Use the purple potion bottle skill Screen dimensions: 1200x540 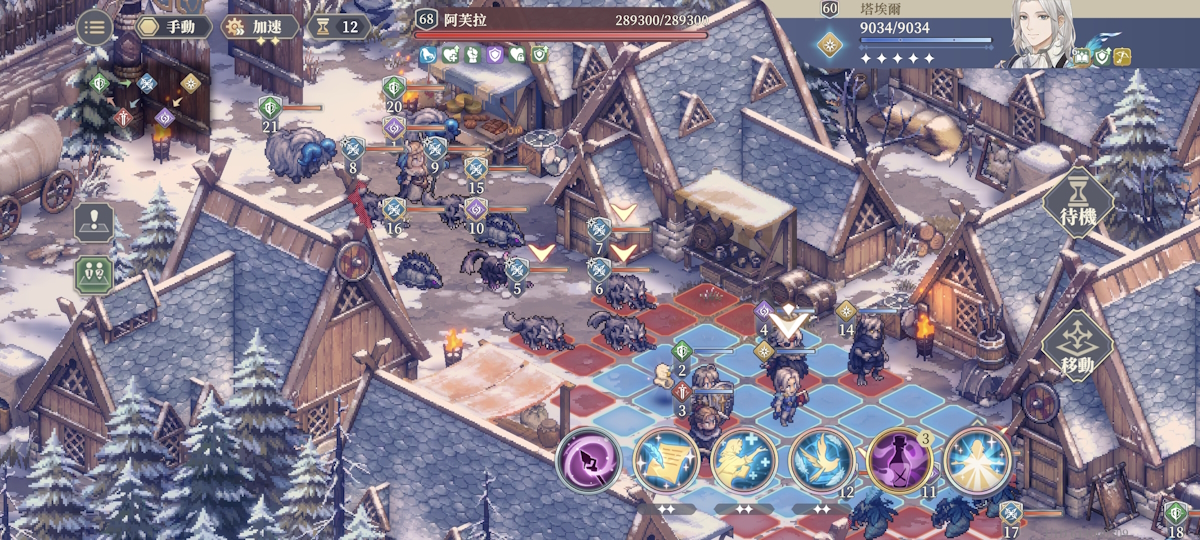[900, 462]
